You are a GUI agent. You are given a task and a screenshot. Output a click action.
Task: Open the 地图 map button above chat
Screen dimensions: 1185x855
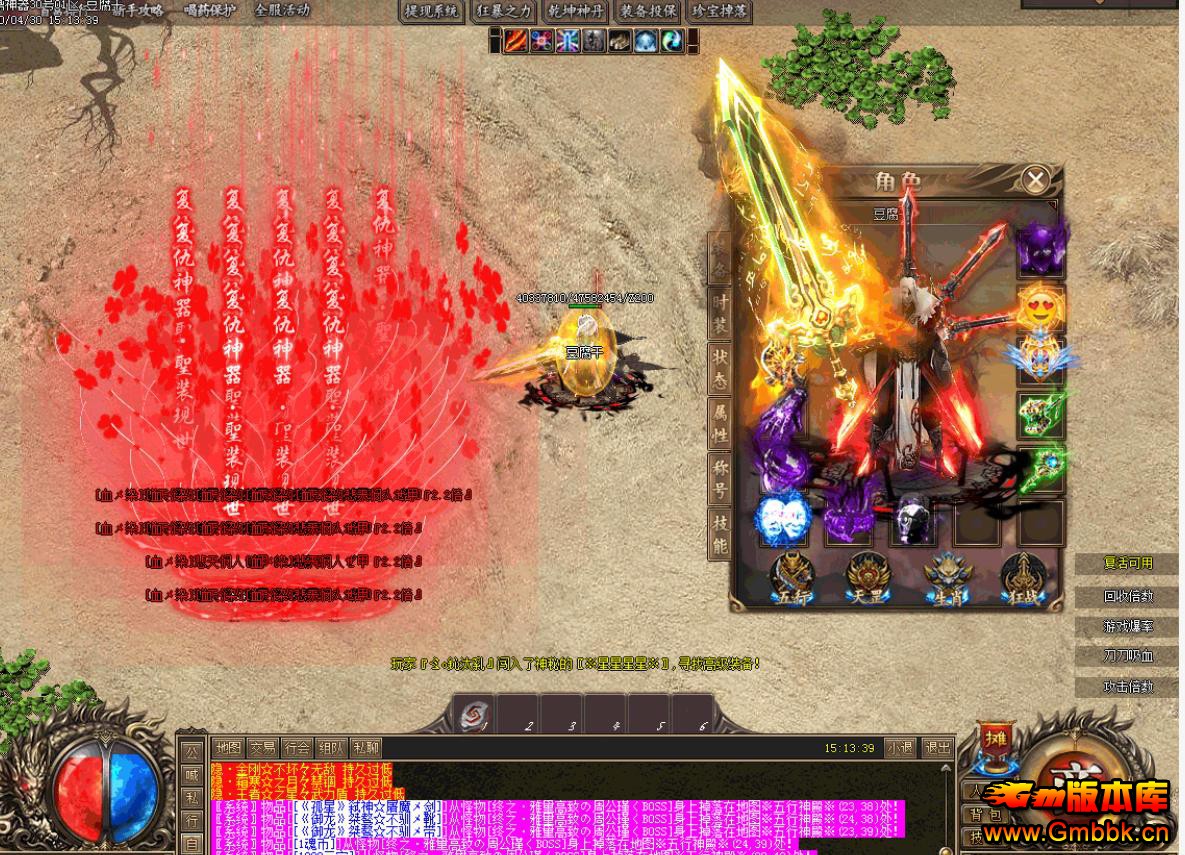point(228,747)
